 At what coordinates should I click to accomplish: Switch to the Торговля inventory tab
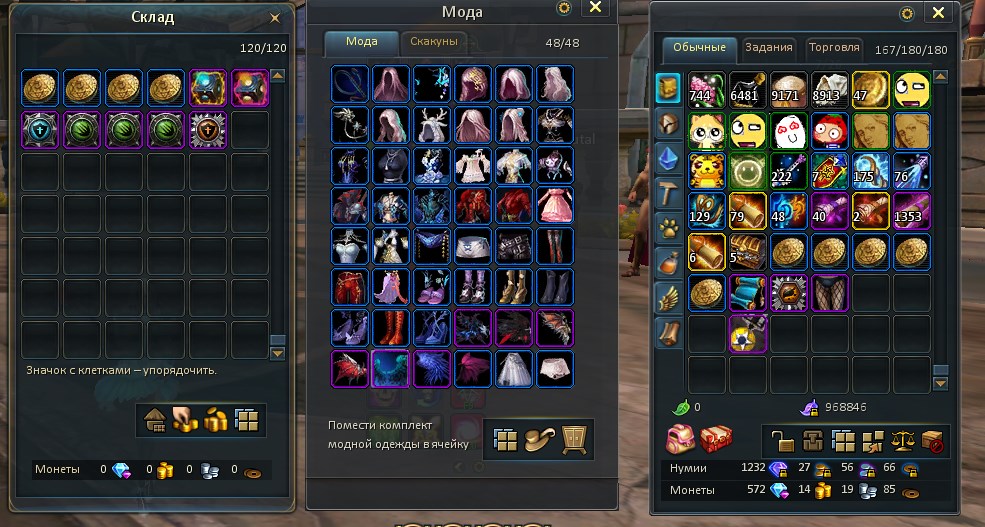click(x=833, y=47)
